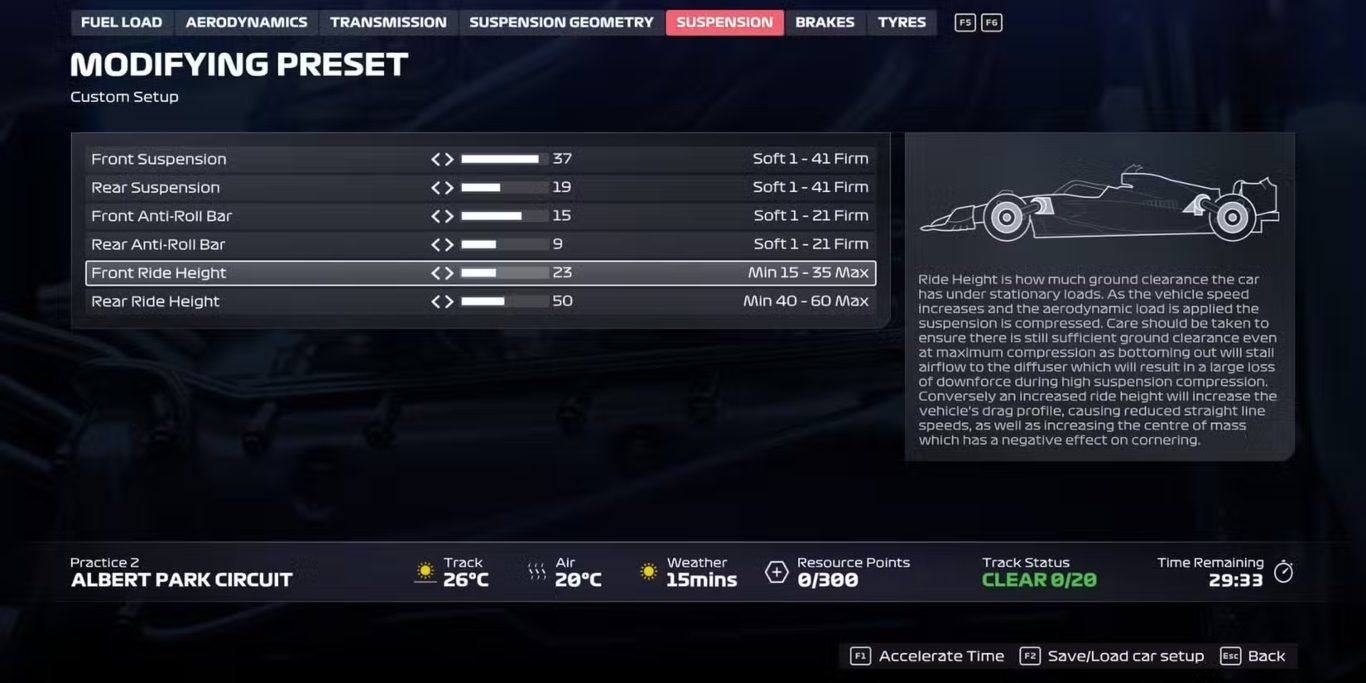Show the Brakes setup tab

(825, 22)
